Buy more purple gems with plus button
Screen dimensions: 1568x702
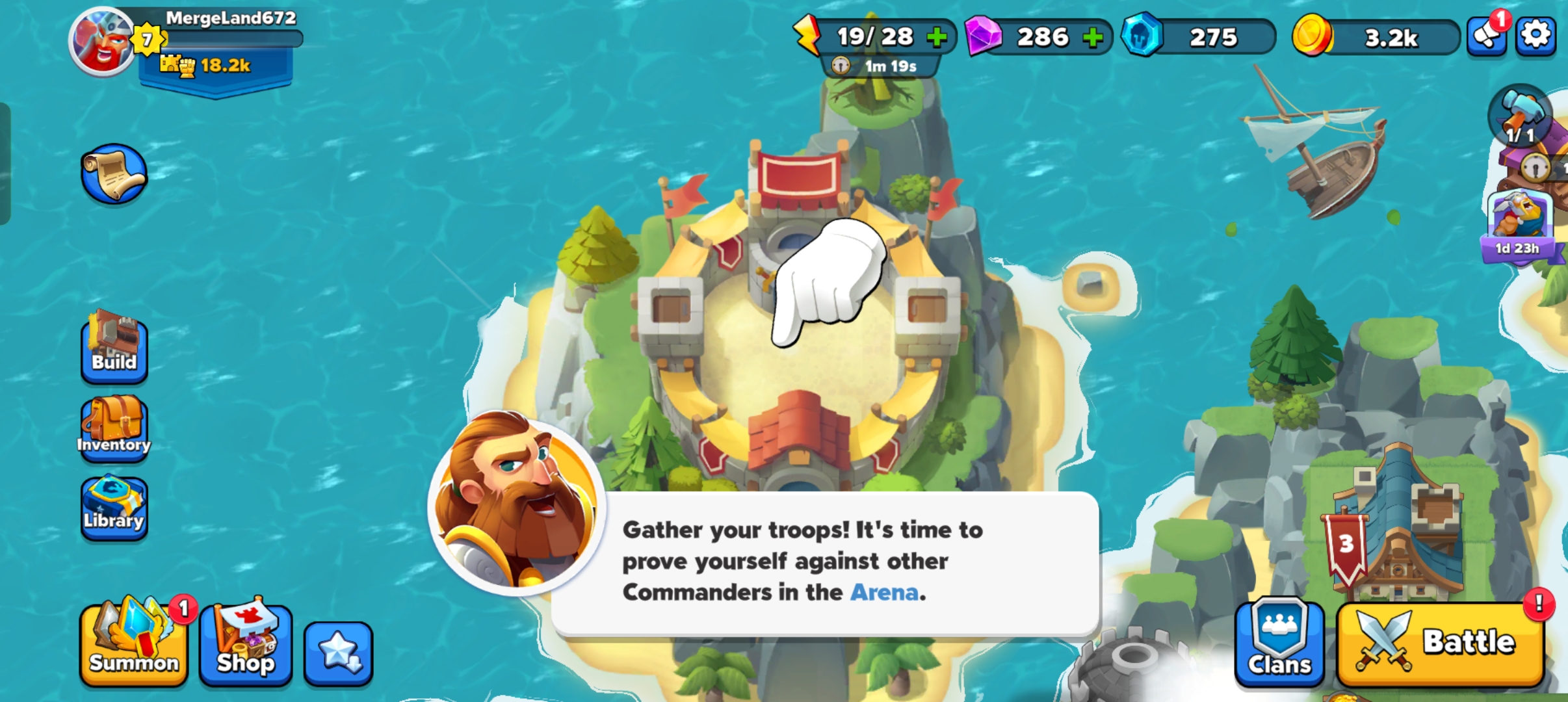click(1093, 37)
